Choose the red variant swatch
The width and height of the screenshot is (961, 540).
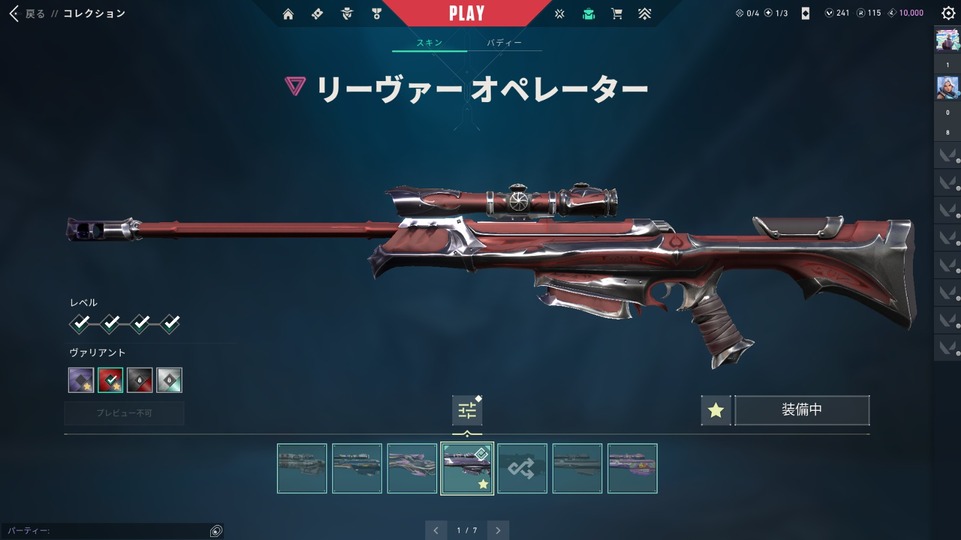(110, 380)
